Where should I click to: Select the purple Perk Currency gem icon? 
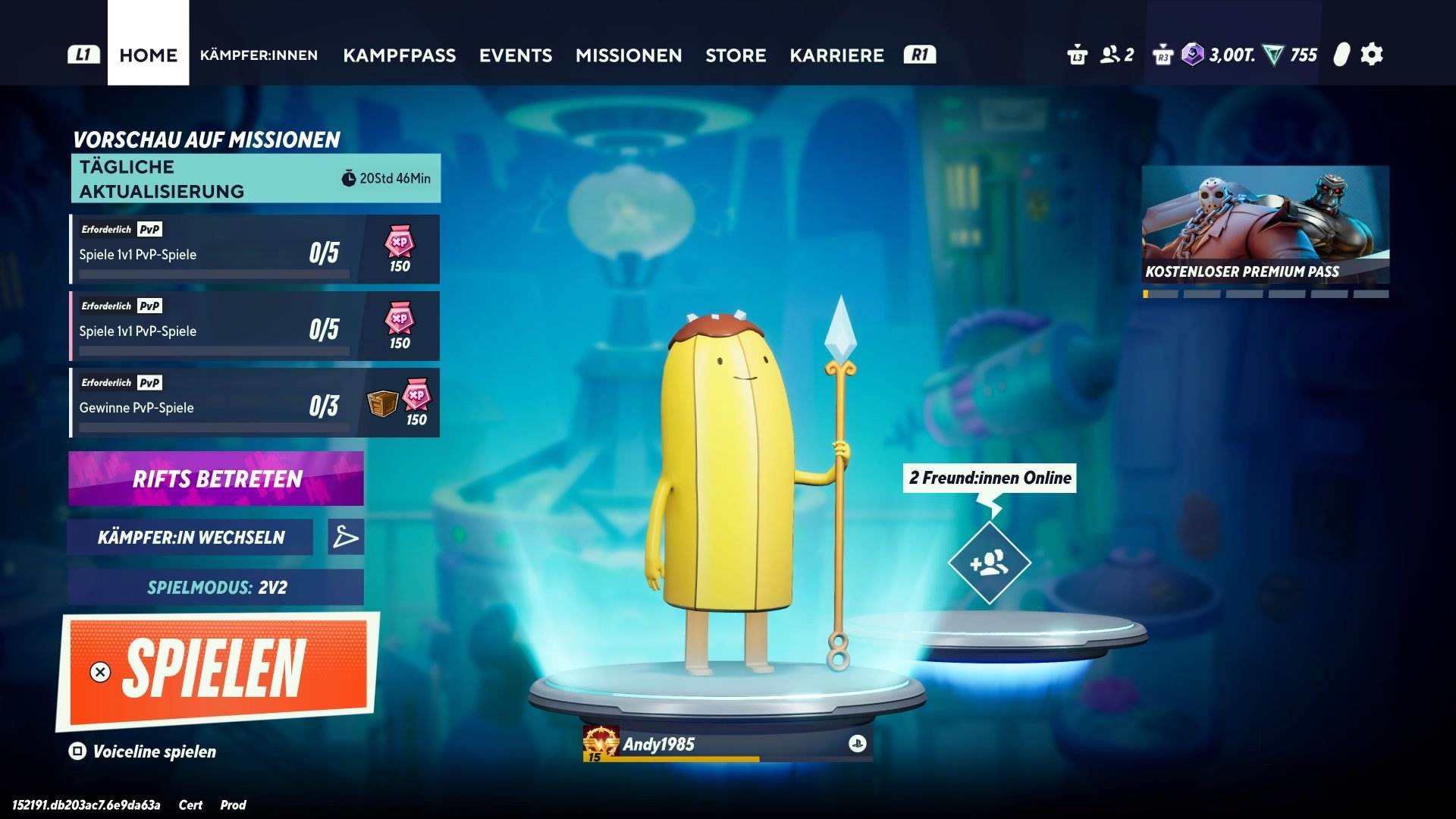coord(1191,53)
